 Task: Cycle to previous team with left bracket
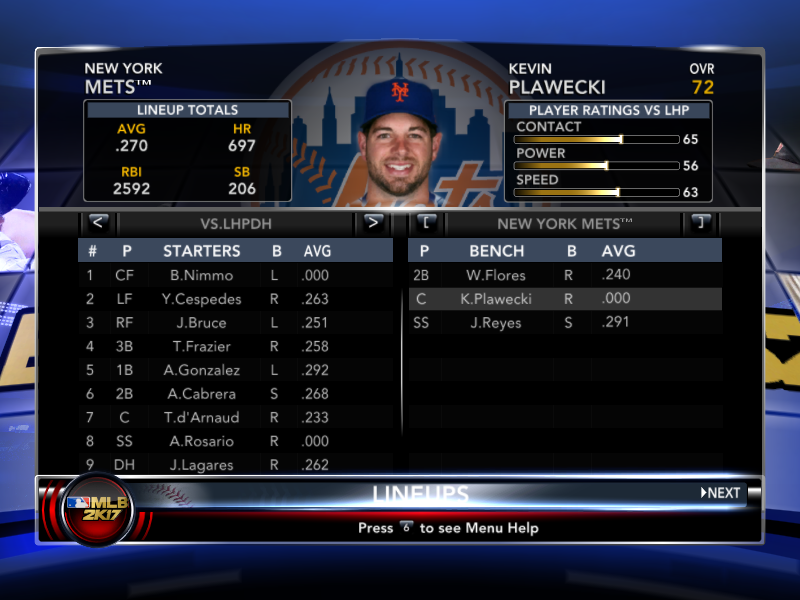click(x=425, y=222)
